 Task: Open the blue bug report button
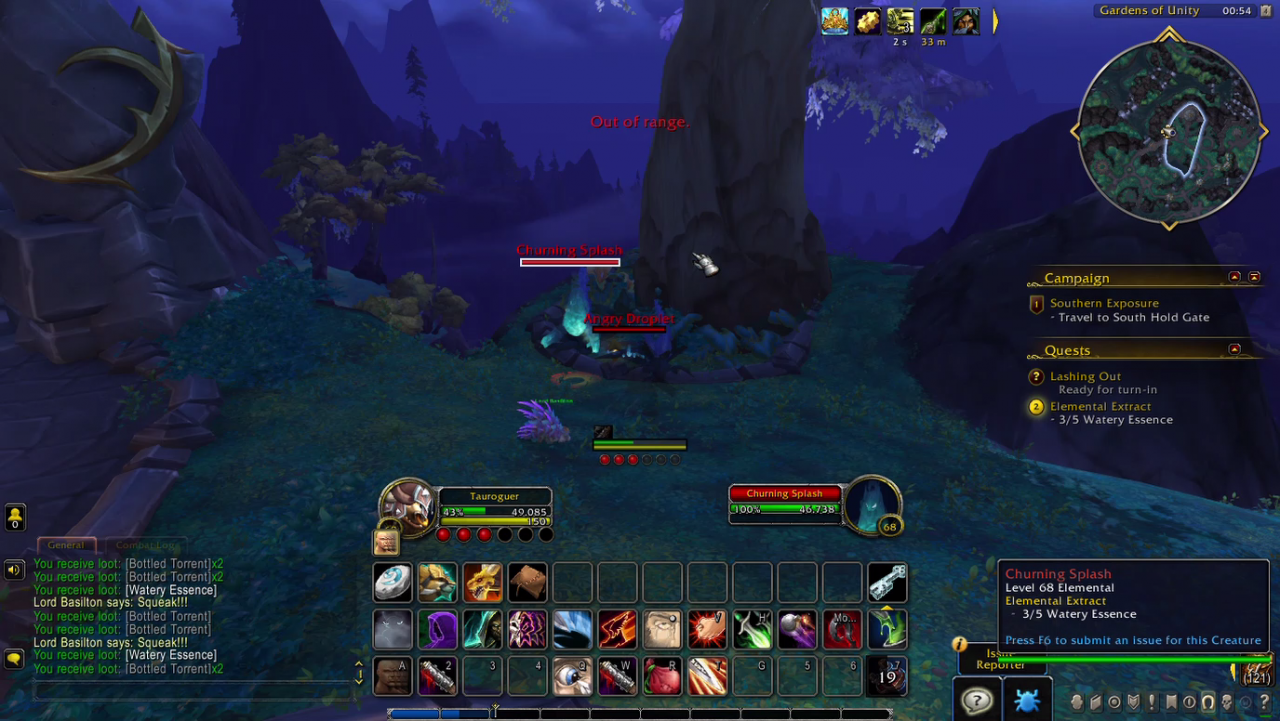(1026, 700)
